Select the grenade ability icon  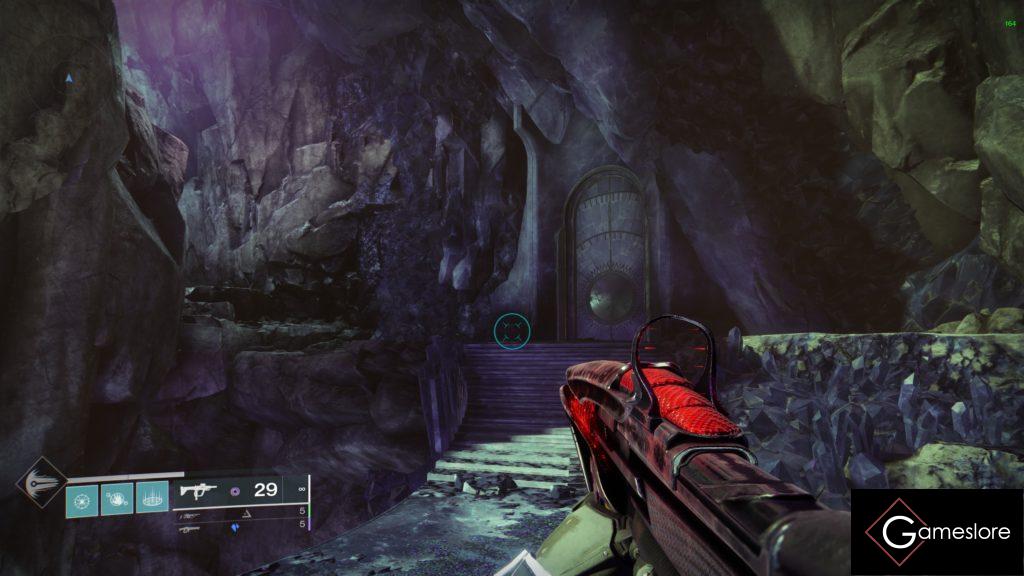82,497
